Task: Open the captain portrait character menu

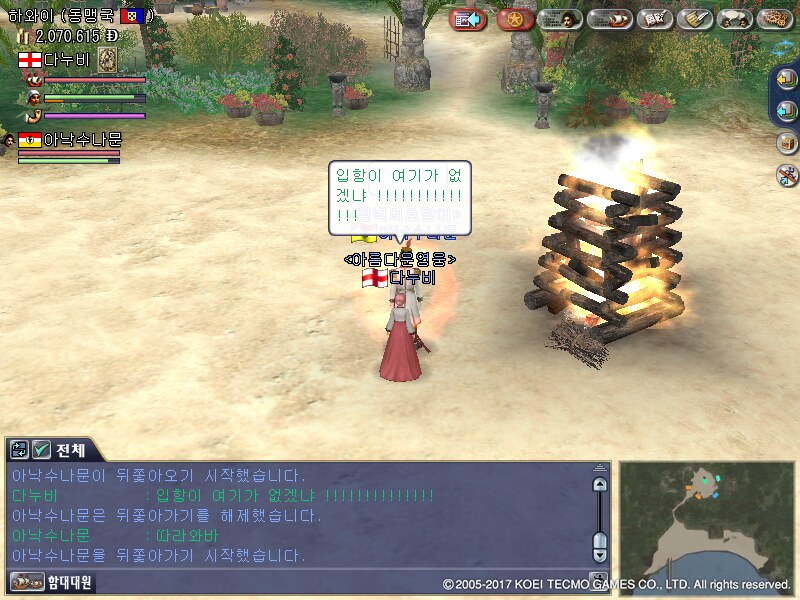Action: point(560,19)
